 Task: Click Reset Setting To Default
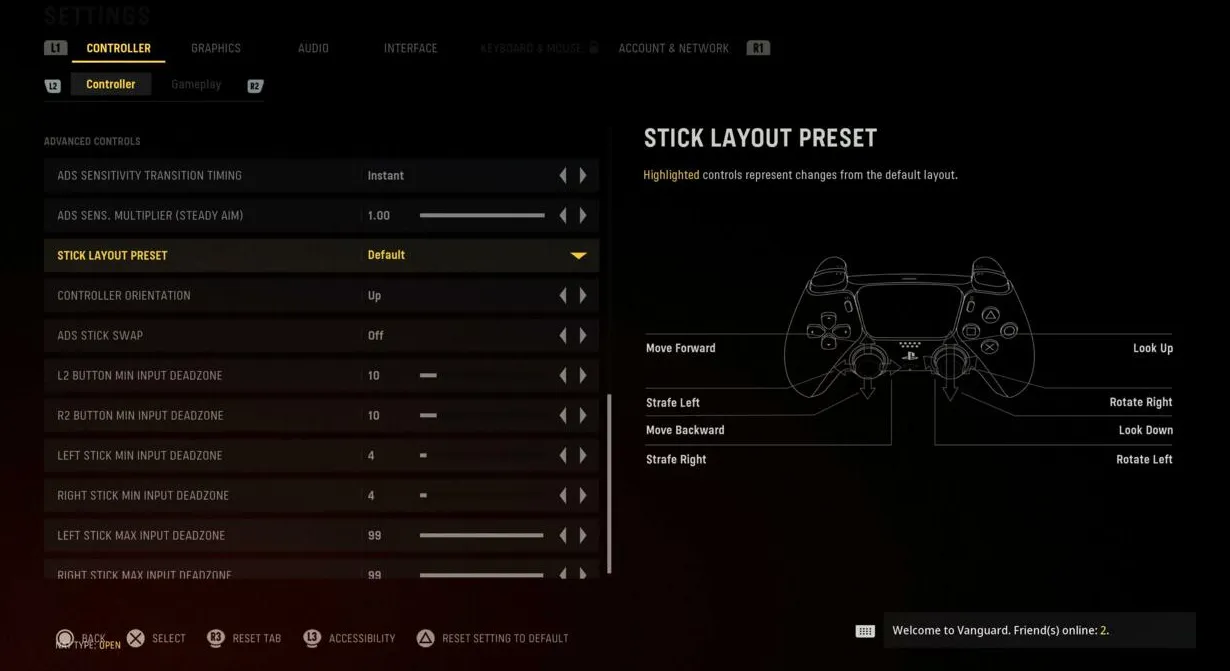[x=504, y=638]
